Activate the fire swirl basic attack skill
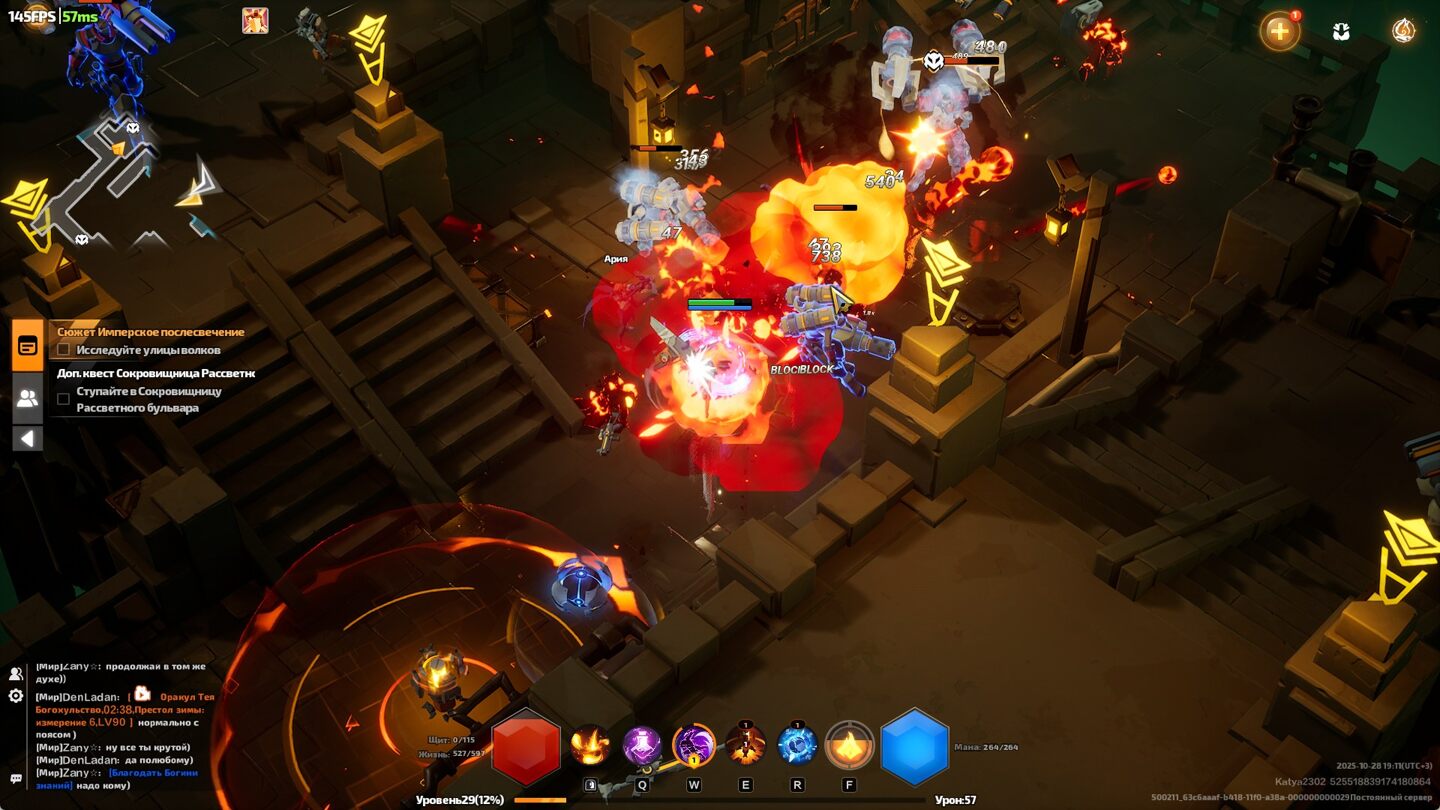 click(590, 745)
